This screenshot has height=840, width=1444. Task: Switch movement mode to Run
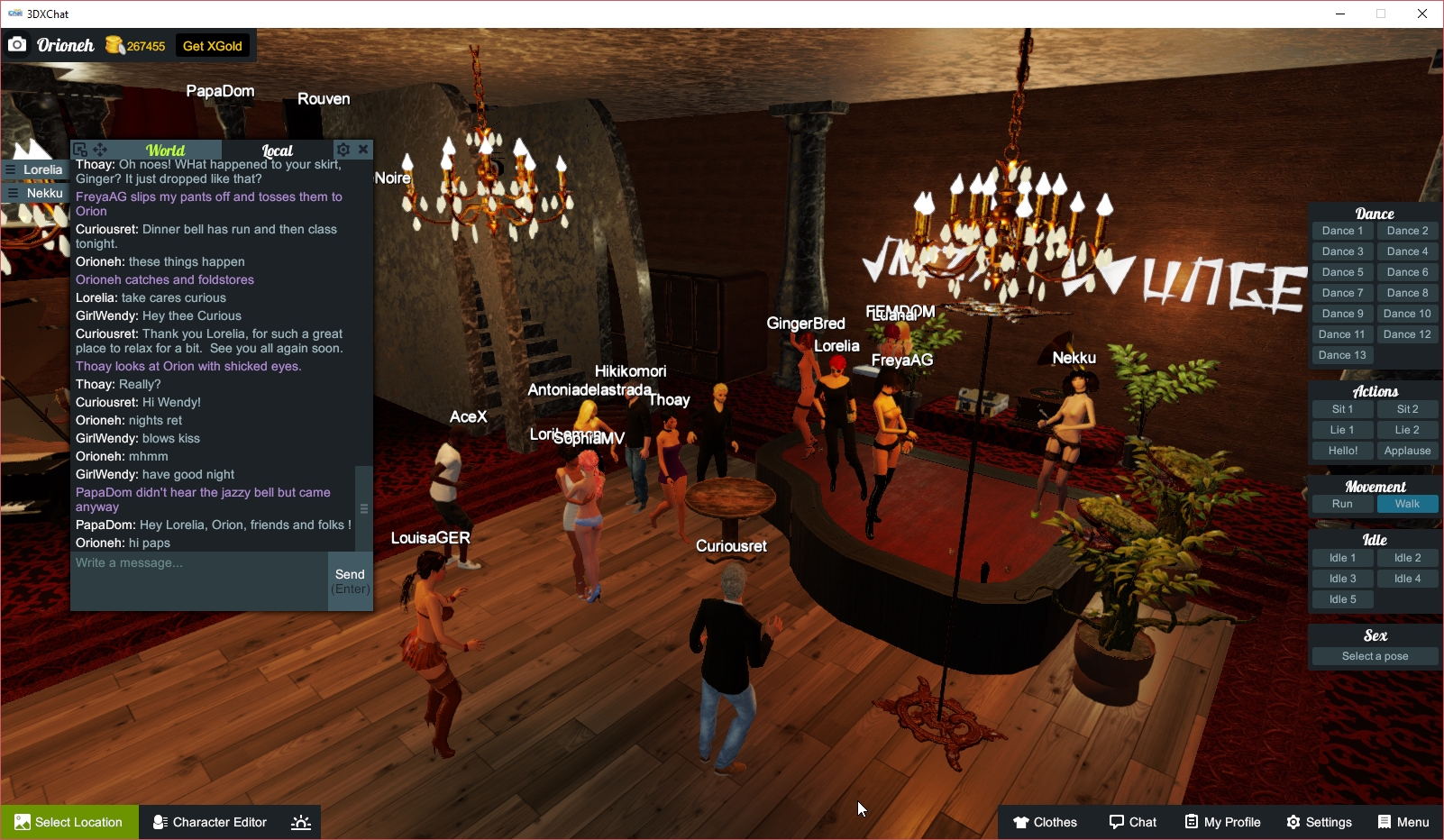tap(1342, 504)
